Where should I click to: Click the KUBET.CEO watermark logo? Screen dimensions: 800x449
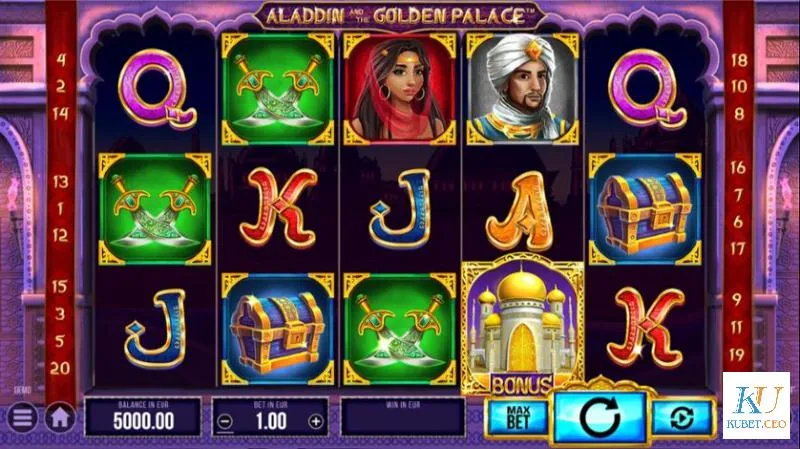click(x=756, y=406)
